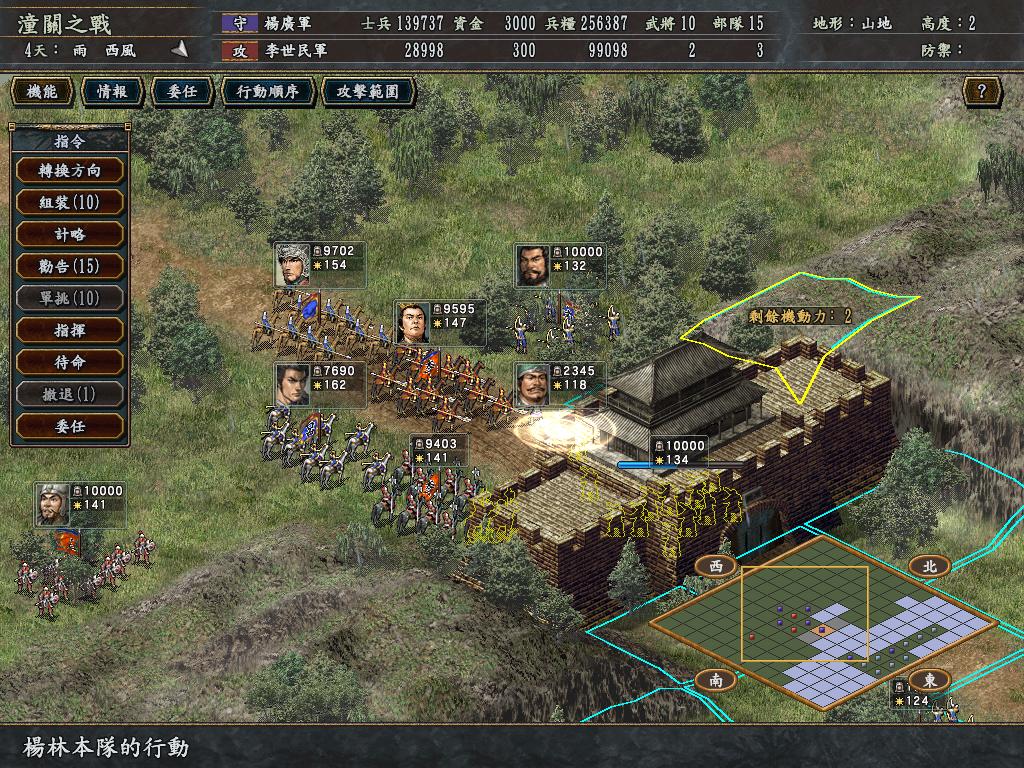
Task: Choose the 勸告(15) persuade command
Action: tap(69, 266)
